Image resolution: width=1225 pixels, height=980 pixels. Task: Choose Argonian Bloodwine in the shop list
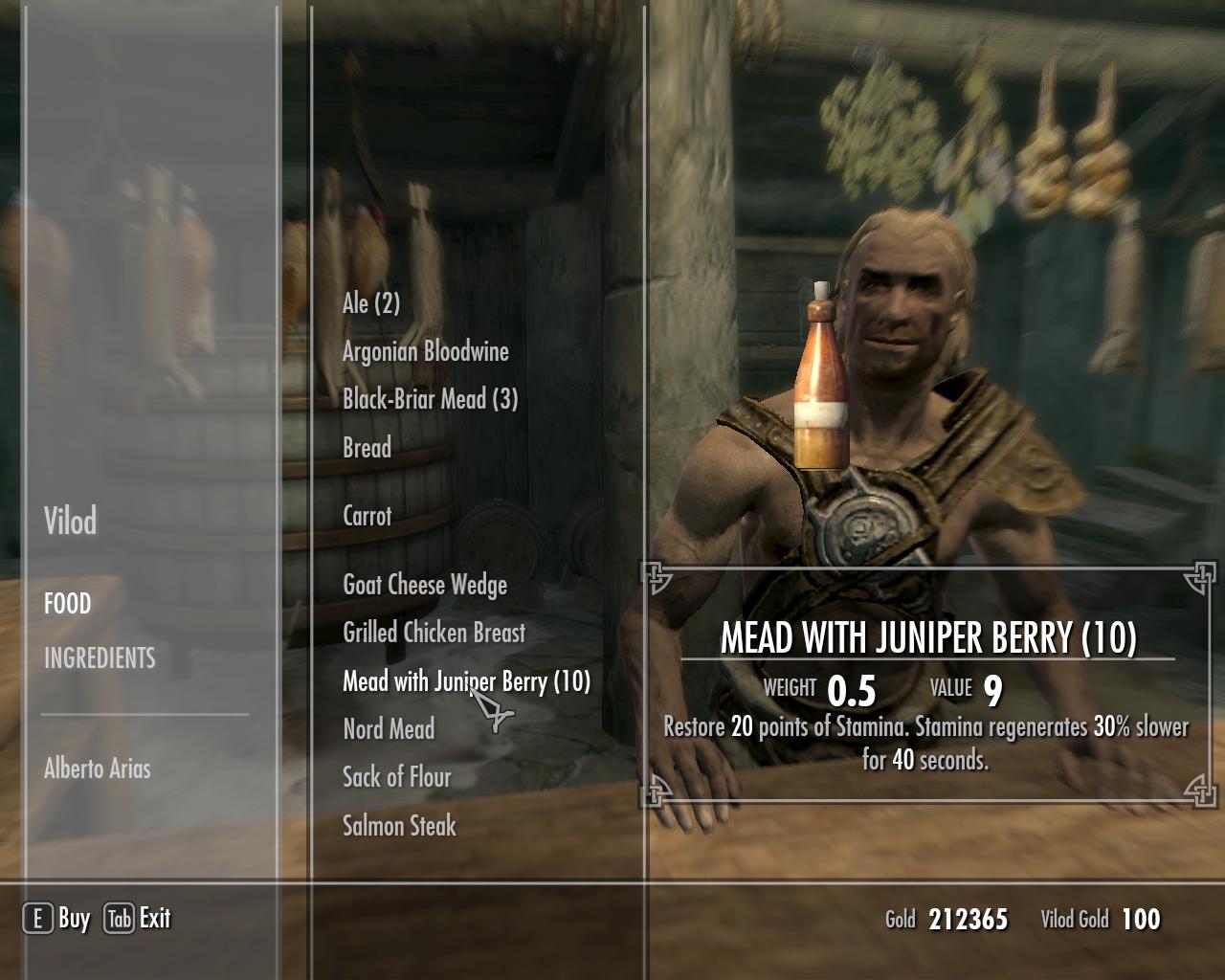click(425, 351)
